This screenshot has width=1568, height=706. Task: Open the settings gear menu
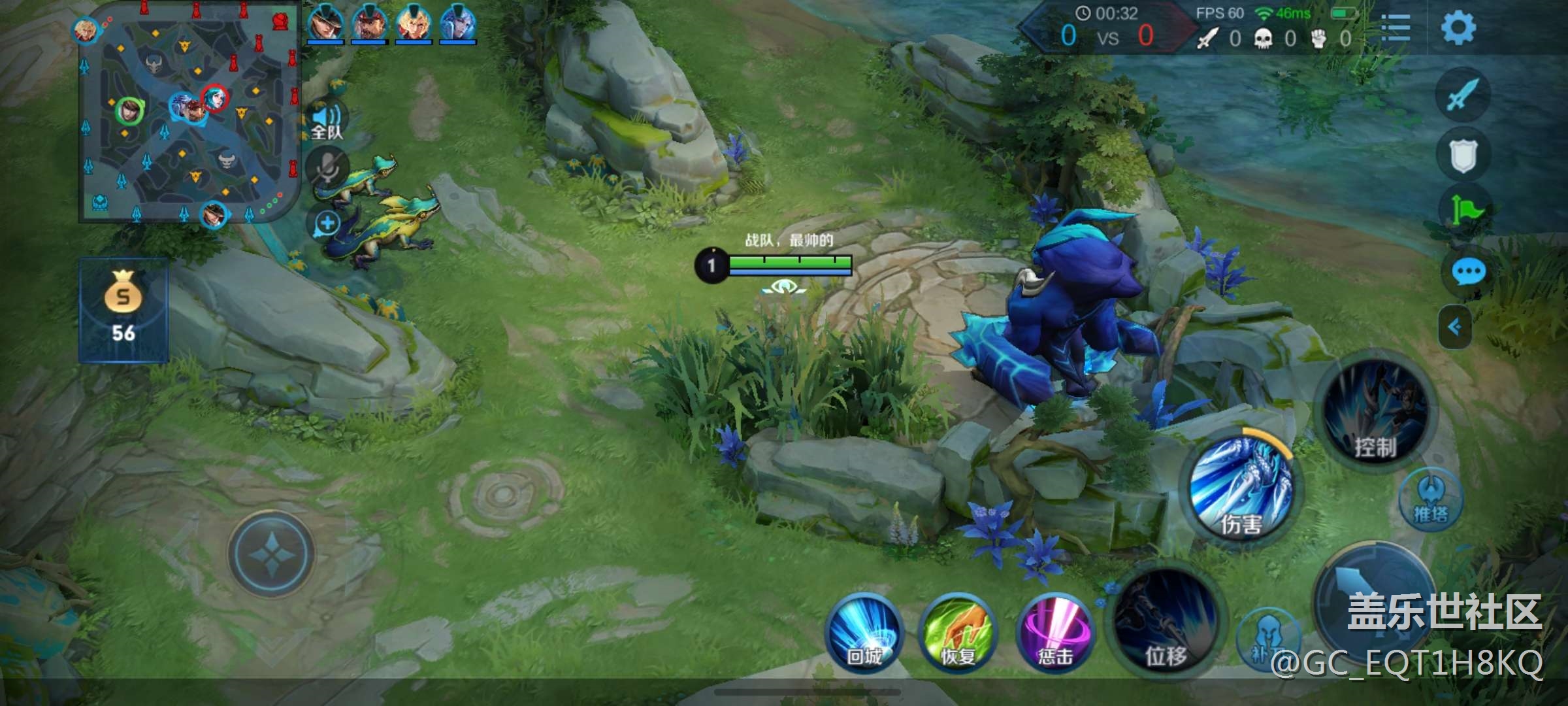pyautogui.click(x=1458, y=28)
